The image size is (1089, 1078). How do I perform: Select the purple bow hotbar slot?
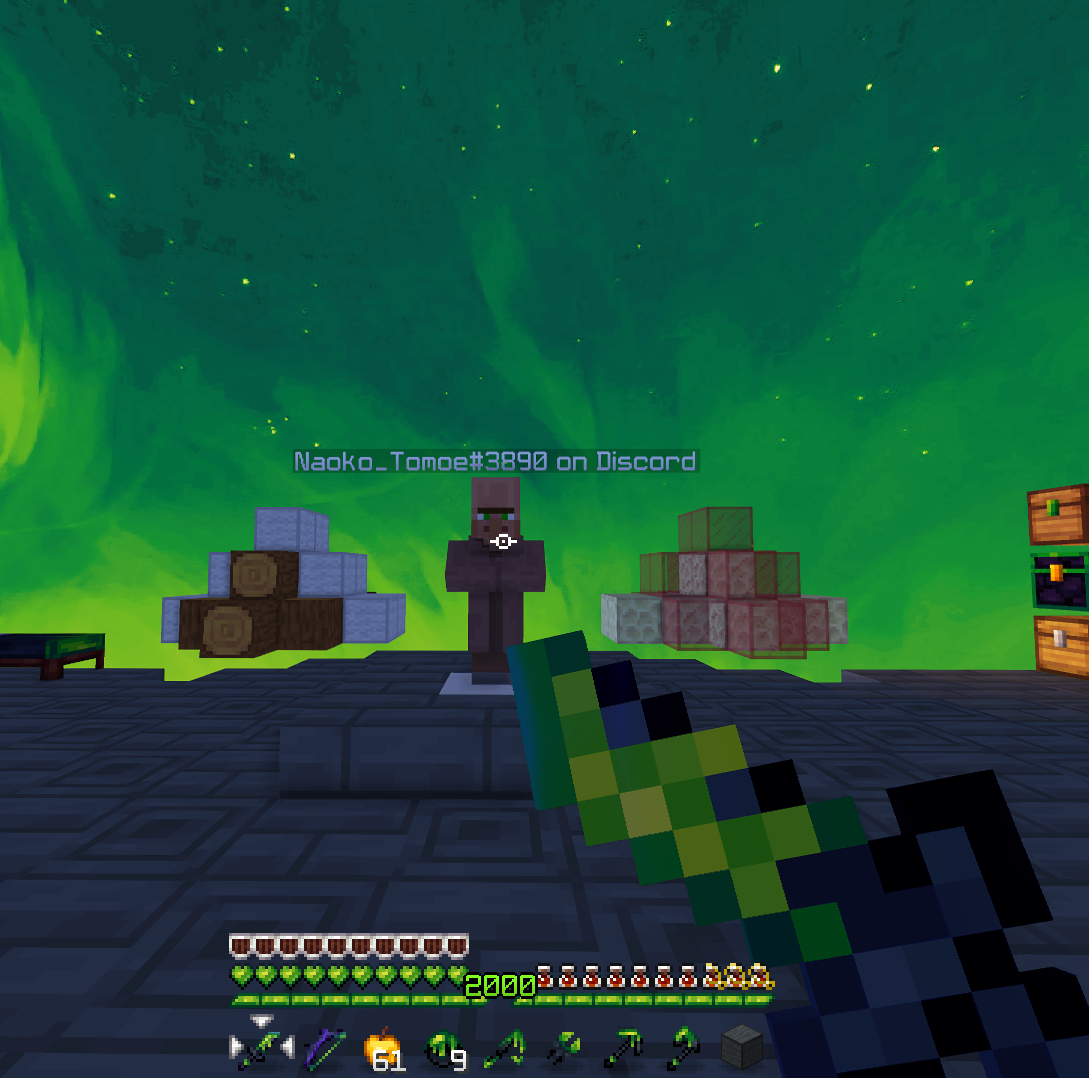pyautogui.click(x=324, y=1049)
